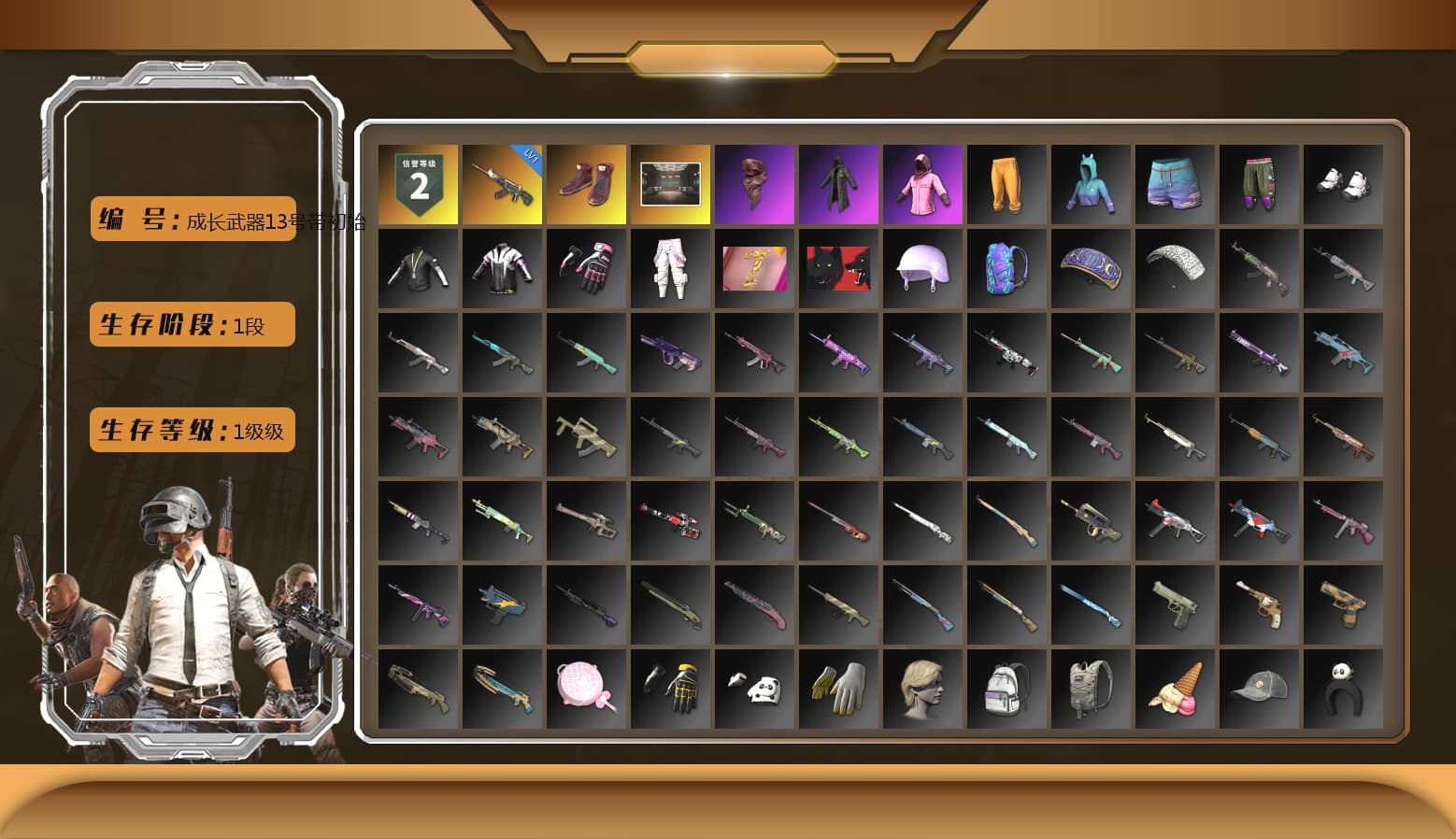Image resolution: width=1456 pixels, height=839 pixels.
Task: Select the yellow sweatpants item
Action: pos(1007,184)
